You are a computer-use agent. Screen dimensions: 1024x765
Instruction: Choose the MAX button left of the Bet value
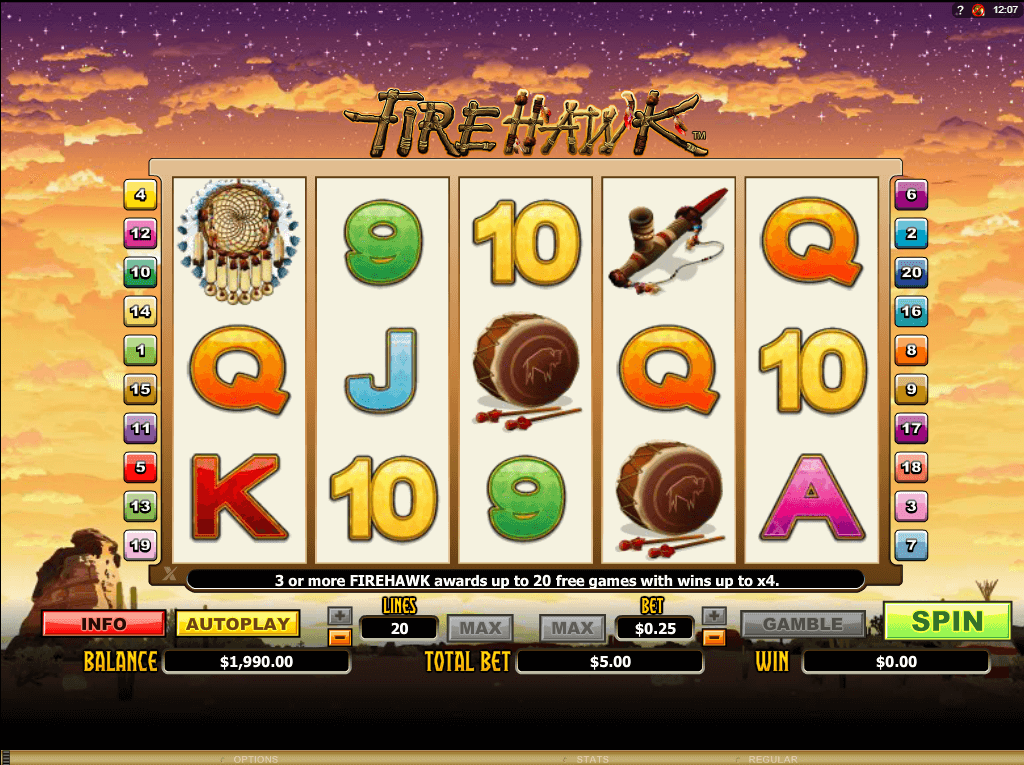point(573,628)
